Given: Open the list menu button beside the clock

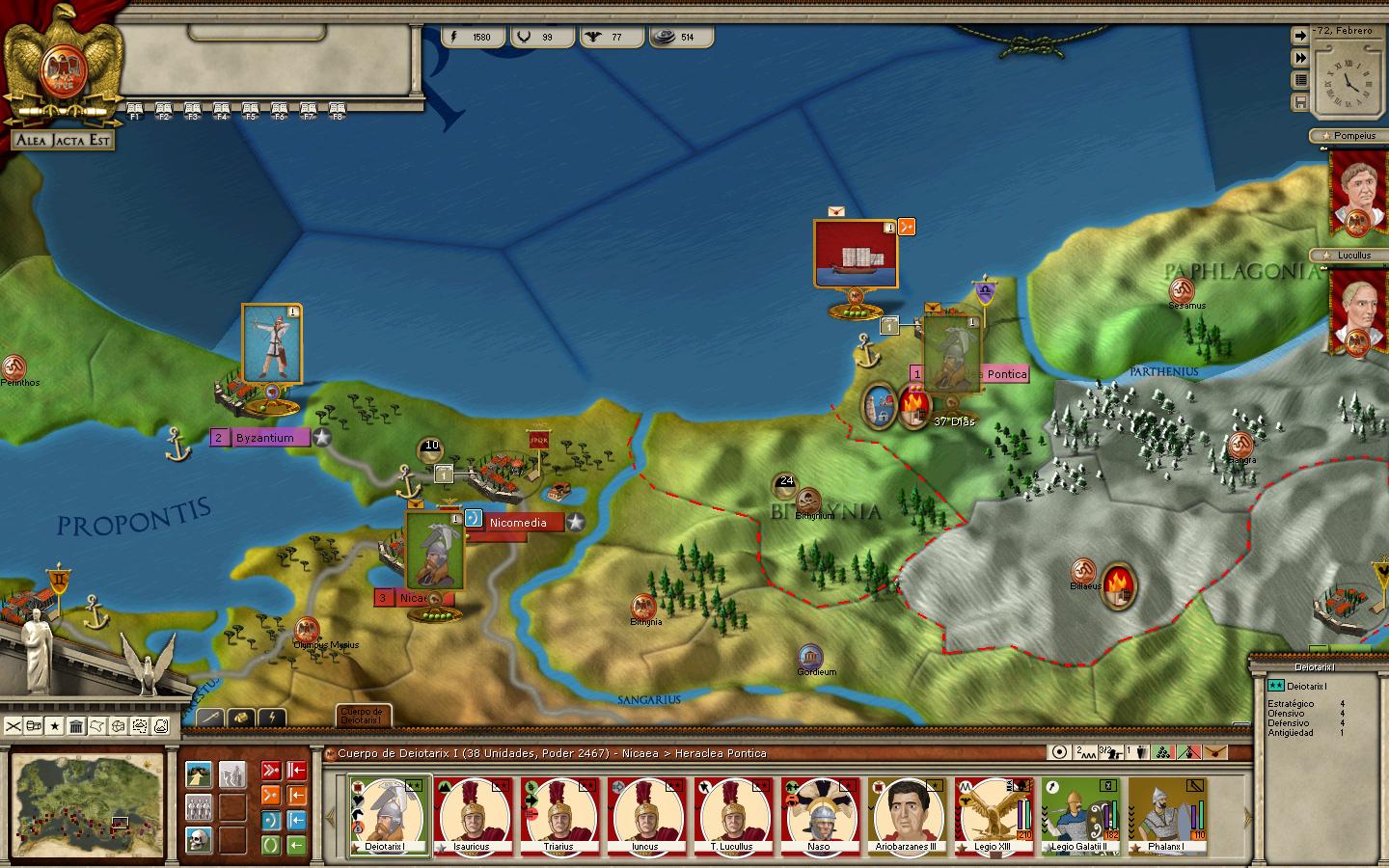Looking at the screenshot, I should tap(1300, 80).
